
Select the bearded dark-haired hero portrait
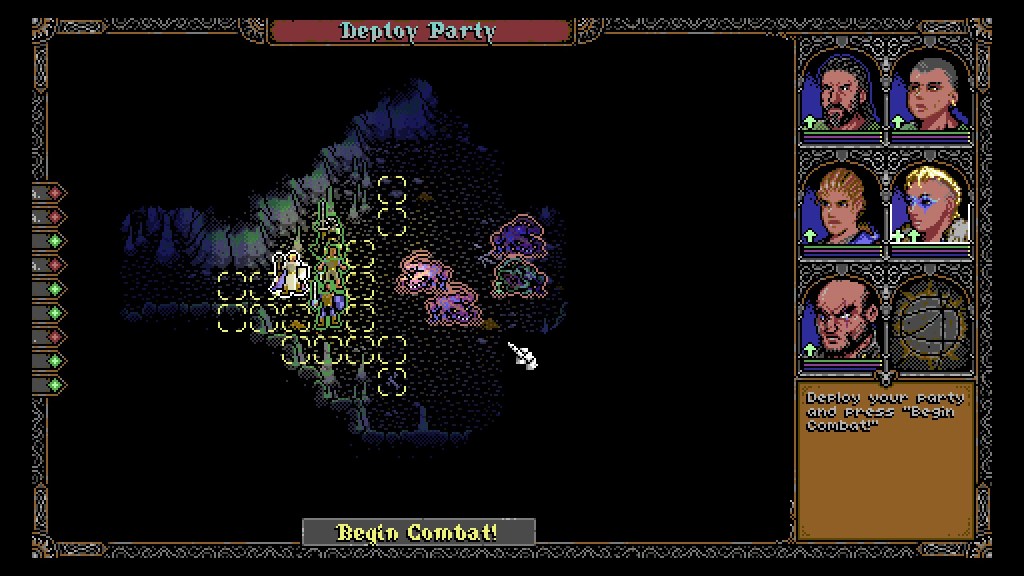pos(841,93)
